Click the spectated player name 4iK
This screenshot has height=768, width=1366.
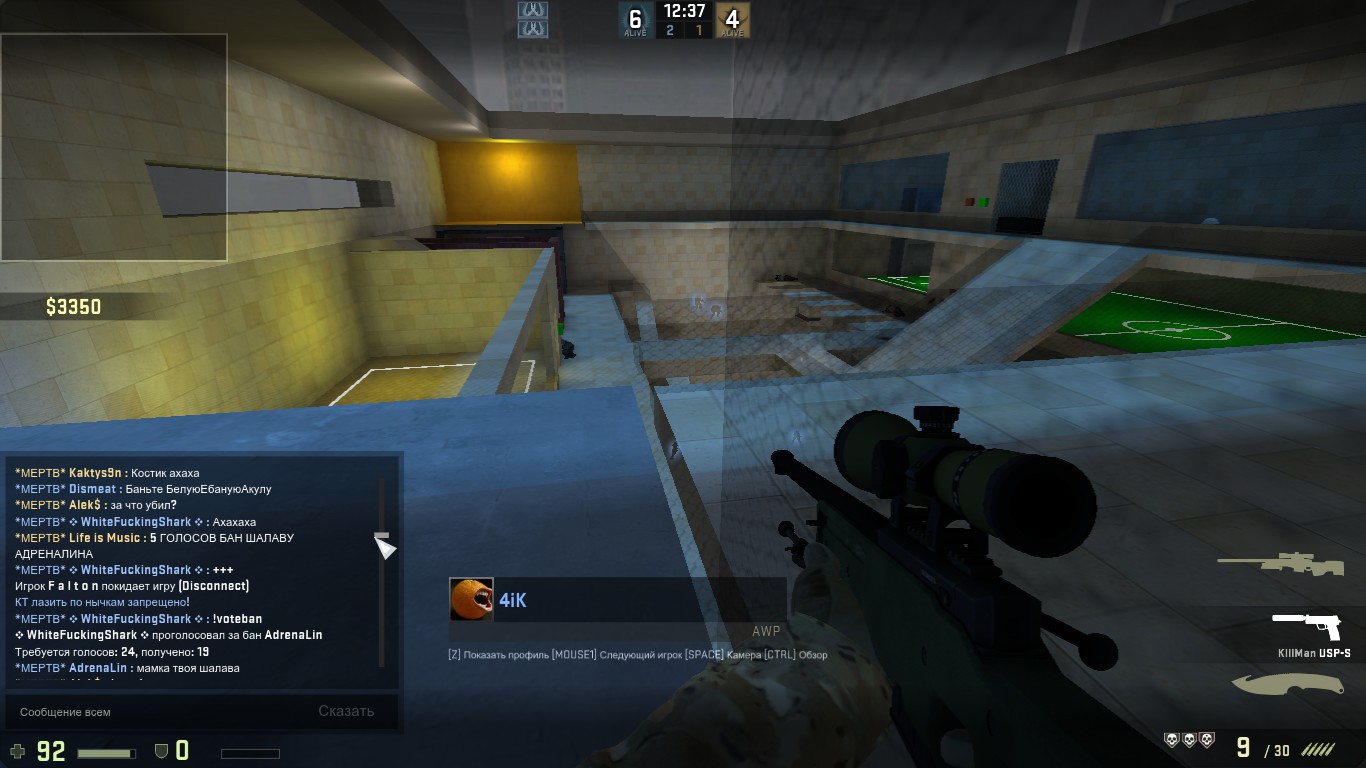[513, 600]
